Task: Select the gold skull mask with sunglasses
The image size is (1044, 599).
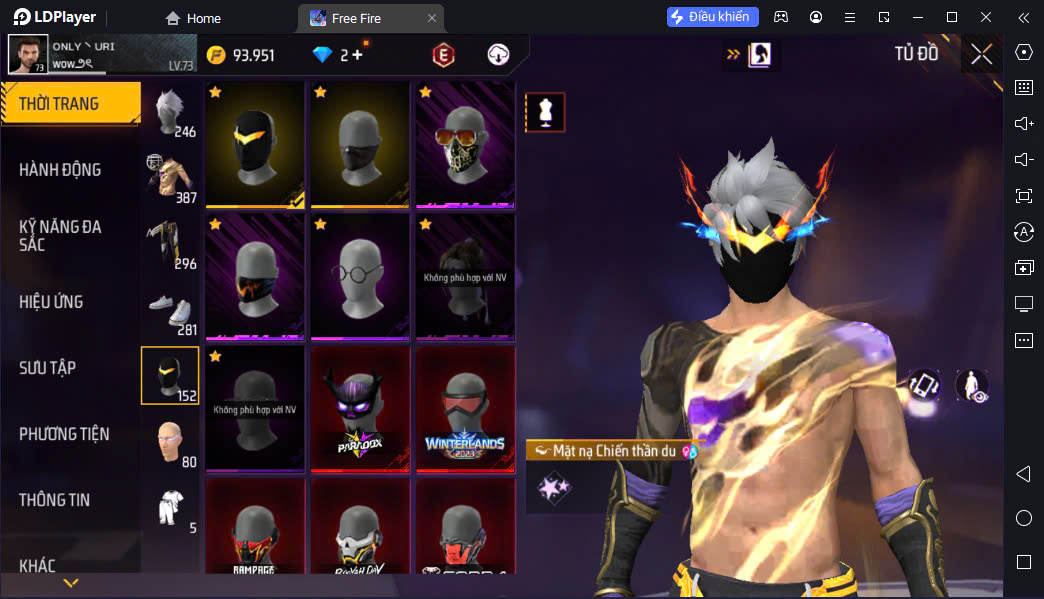Action: [465, 145]
